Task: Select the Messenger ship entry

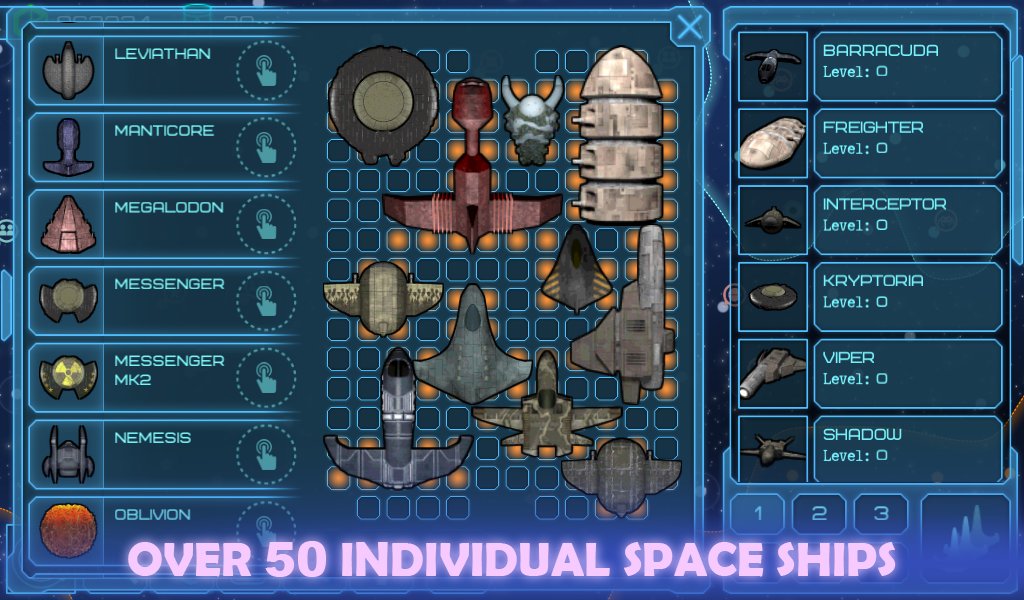Action: pos(163,300)
